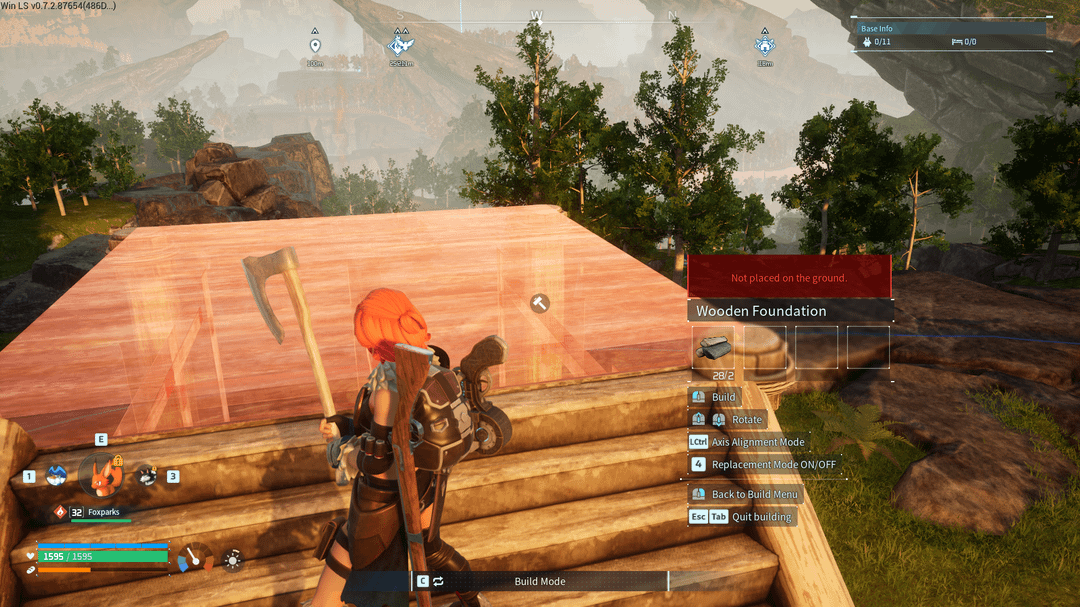Choose the blue bird Pal in party

(x=56, y=476)
